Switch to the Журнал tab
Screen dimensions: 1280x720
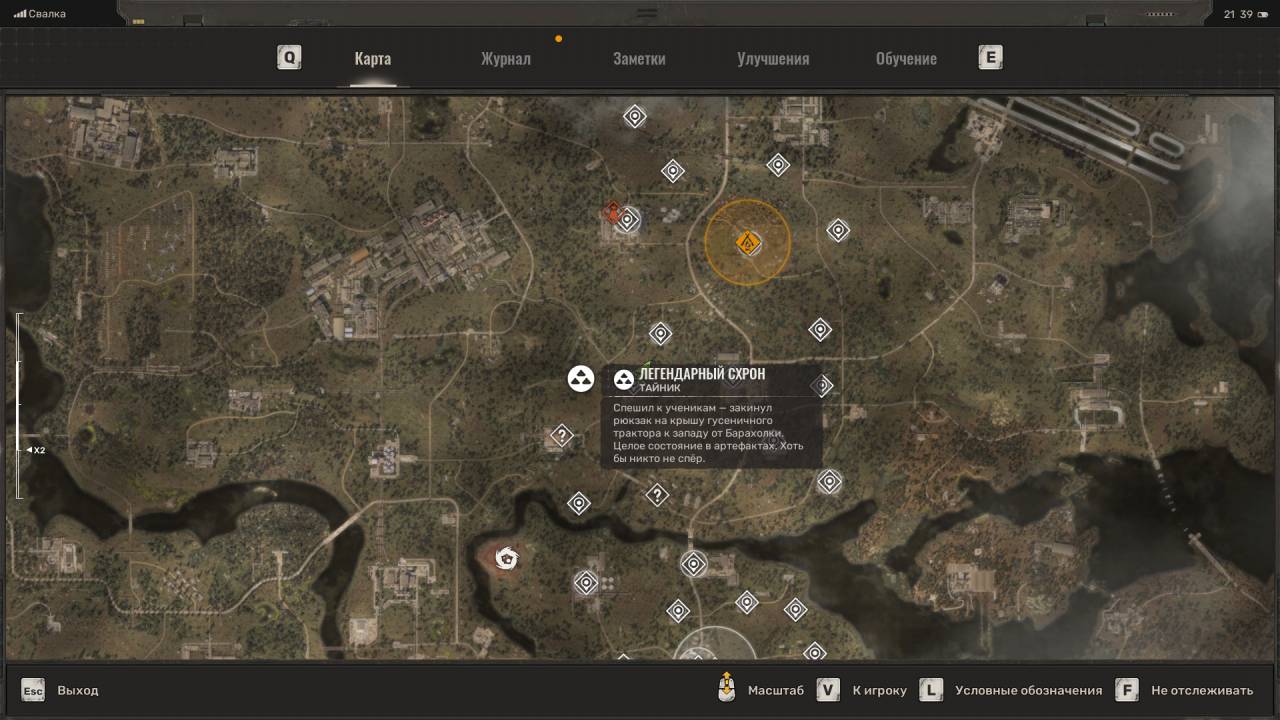(x=505, y=58)
